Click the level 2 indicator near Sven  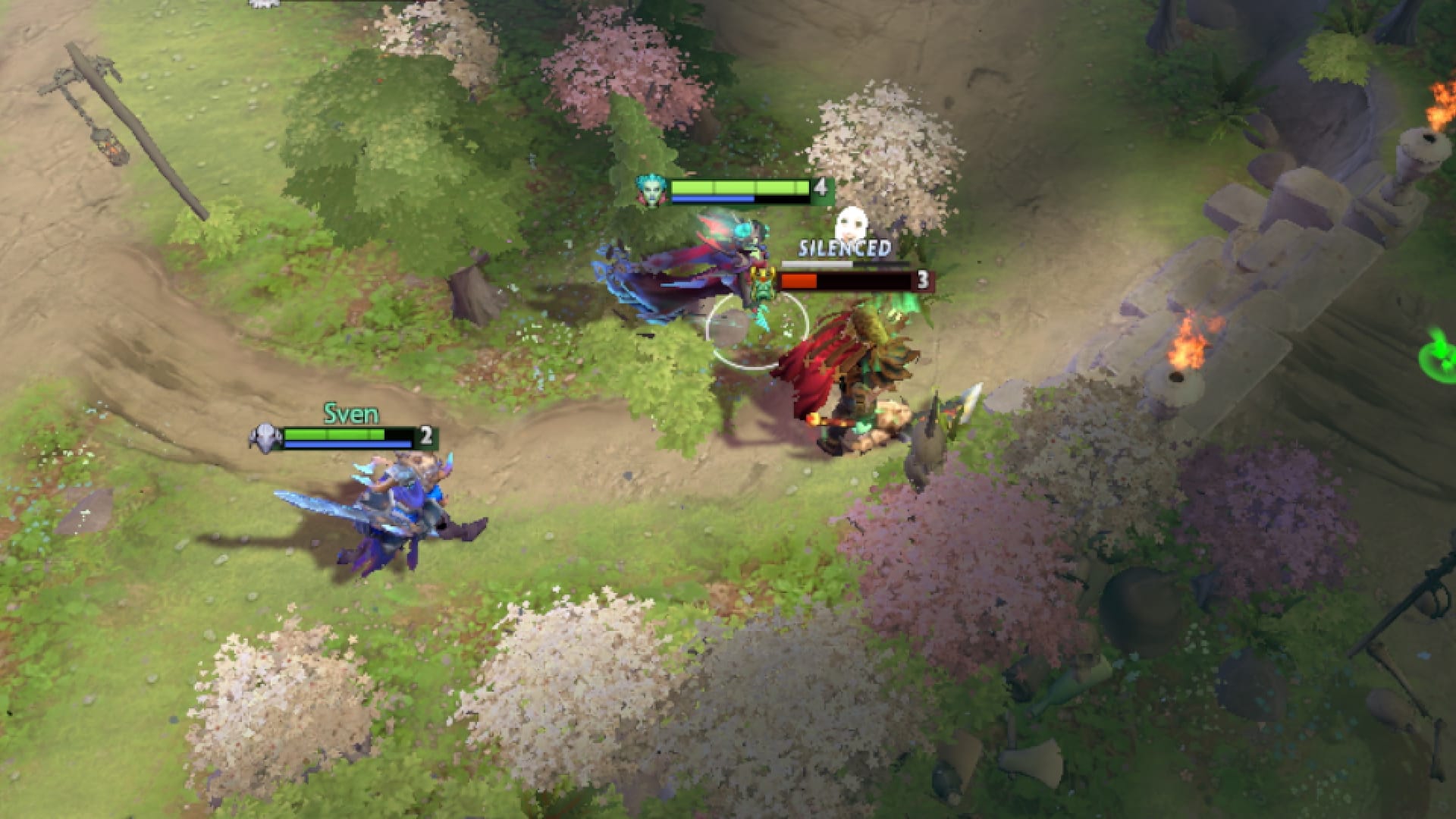coord(426,435)
